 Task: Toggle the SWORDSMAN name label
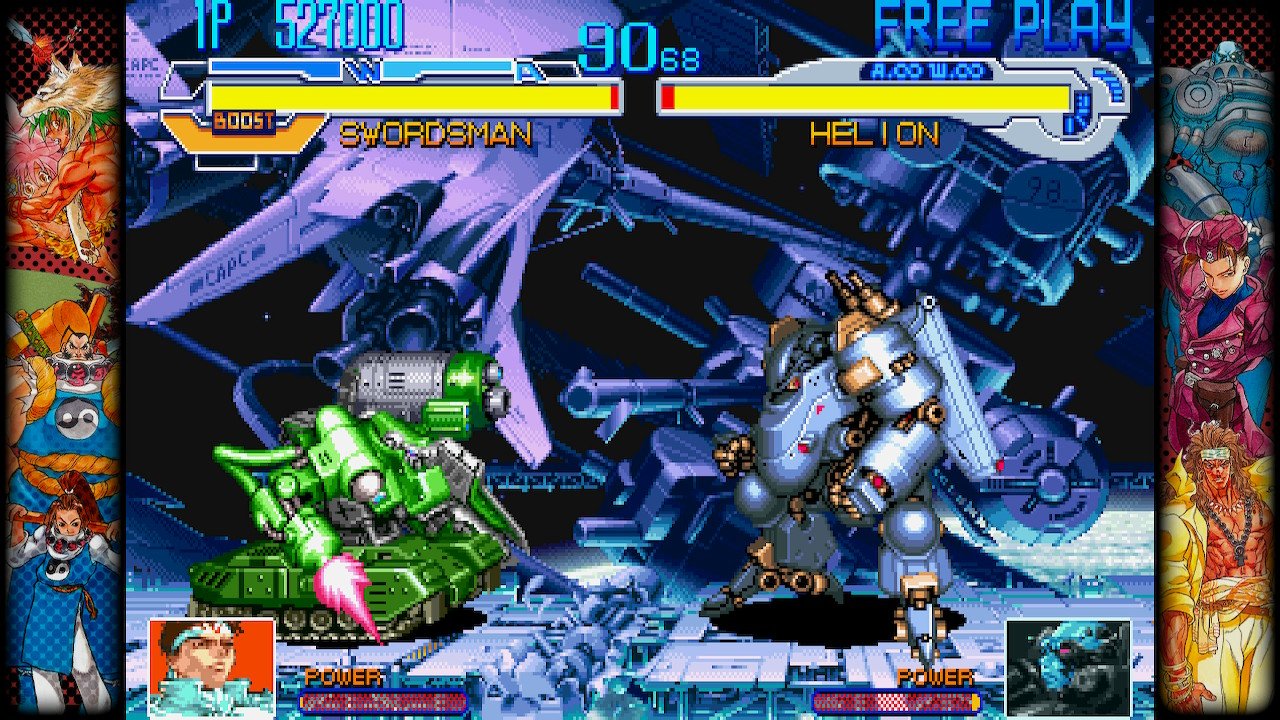(x=438, y=134)
